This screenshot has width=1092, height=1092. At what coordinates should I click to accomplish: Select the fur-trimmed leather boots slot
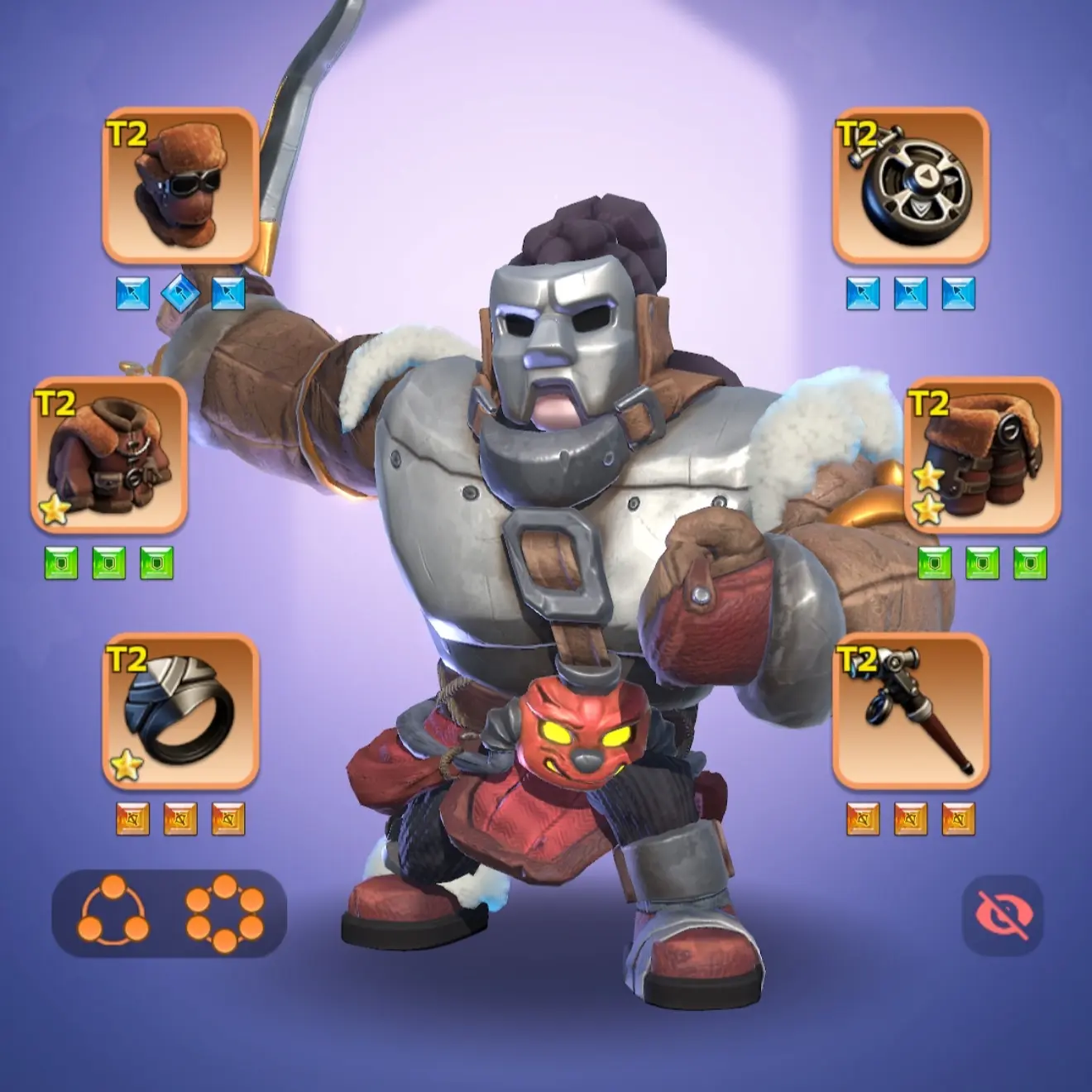pyautogui.click(x=982, y=455)
